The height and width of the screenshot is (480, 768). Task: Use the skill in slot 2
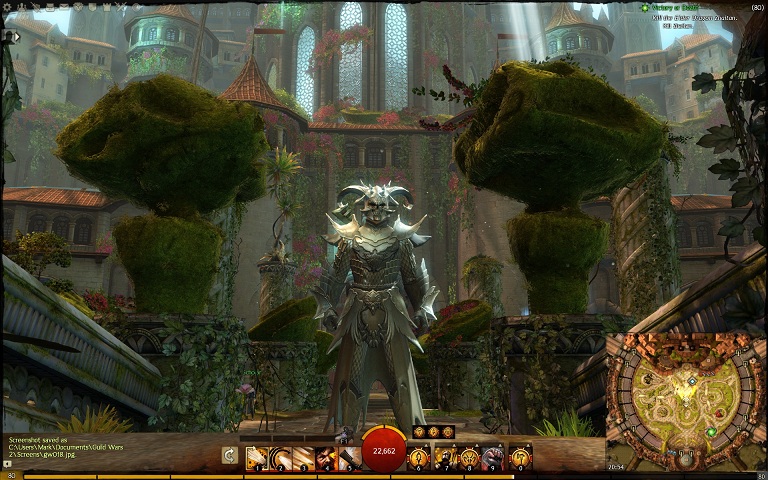(x=279, y=458)
